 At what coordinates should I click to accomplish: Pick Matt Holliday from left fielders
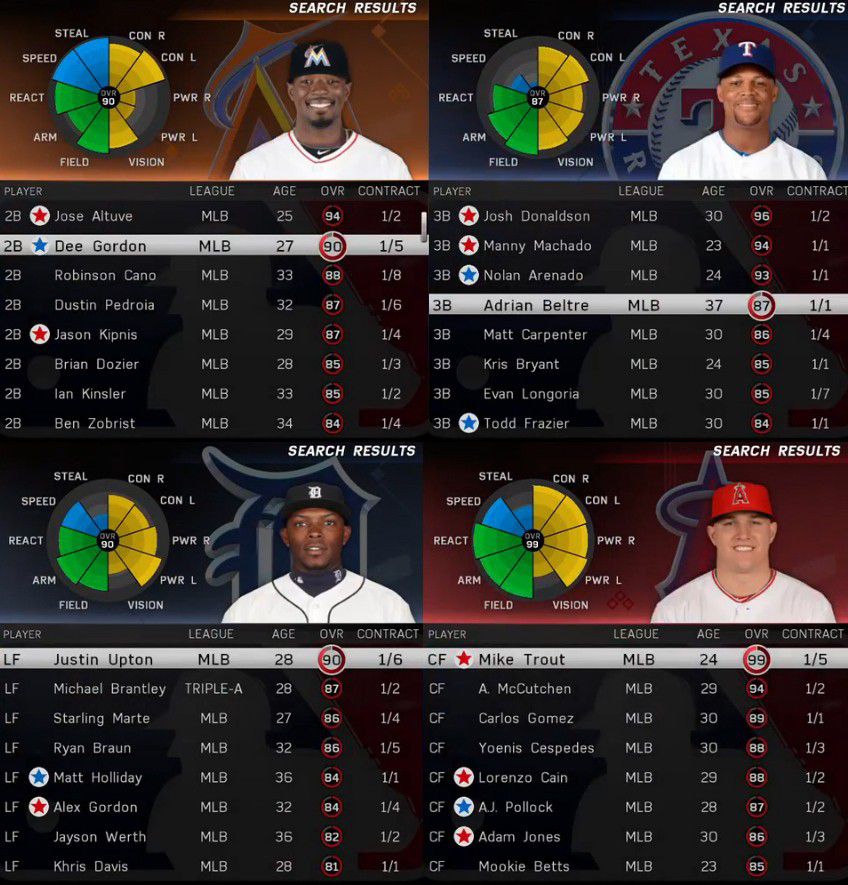[98, 777]
